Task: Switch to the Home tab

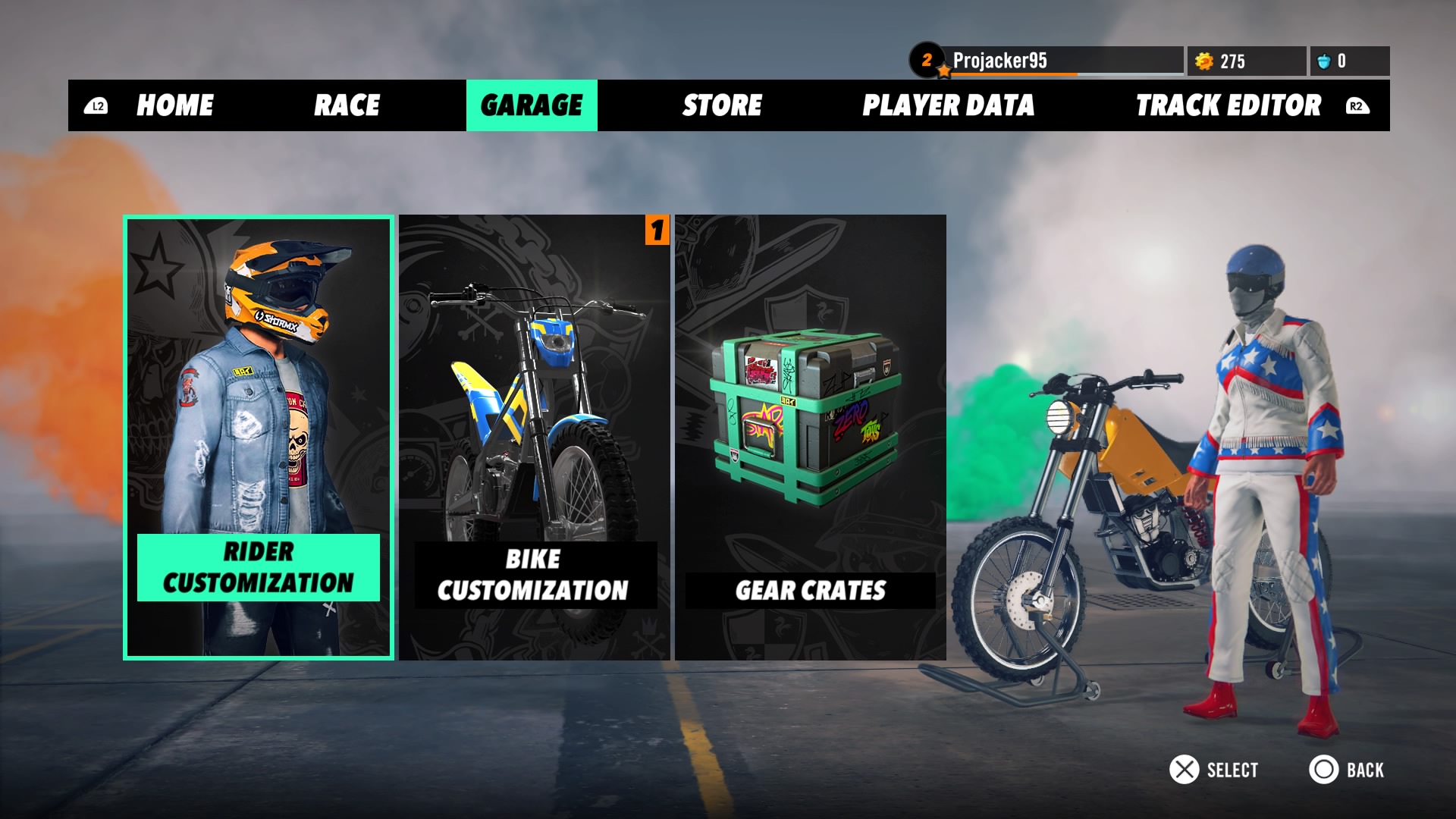Action: click(x=174, y=105)
